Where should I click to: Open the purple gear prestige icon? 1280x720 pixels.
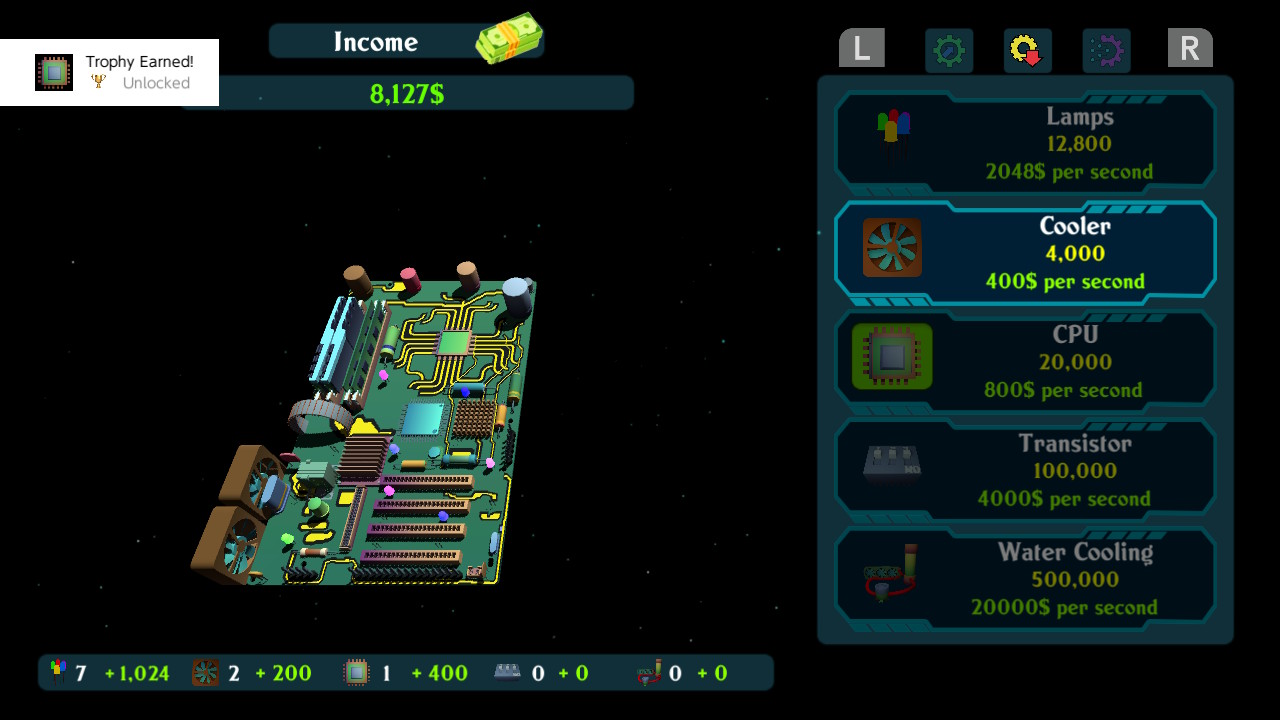tap(1103, 51)
